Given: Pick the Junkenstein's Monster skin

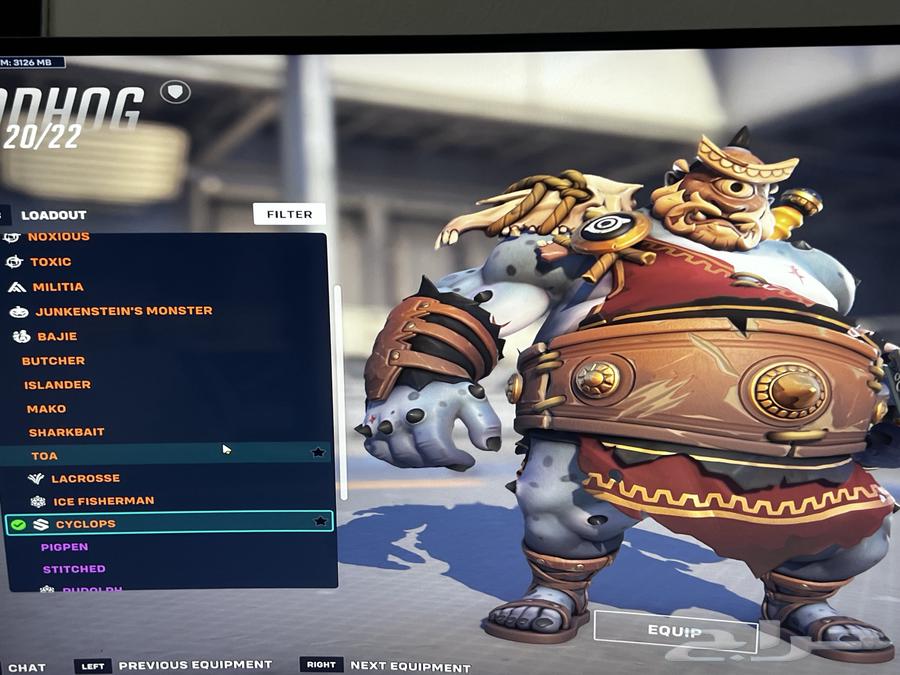Looking at the screenshot, I should (x=123, y=311).
